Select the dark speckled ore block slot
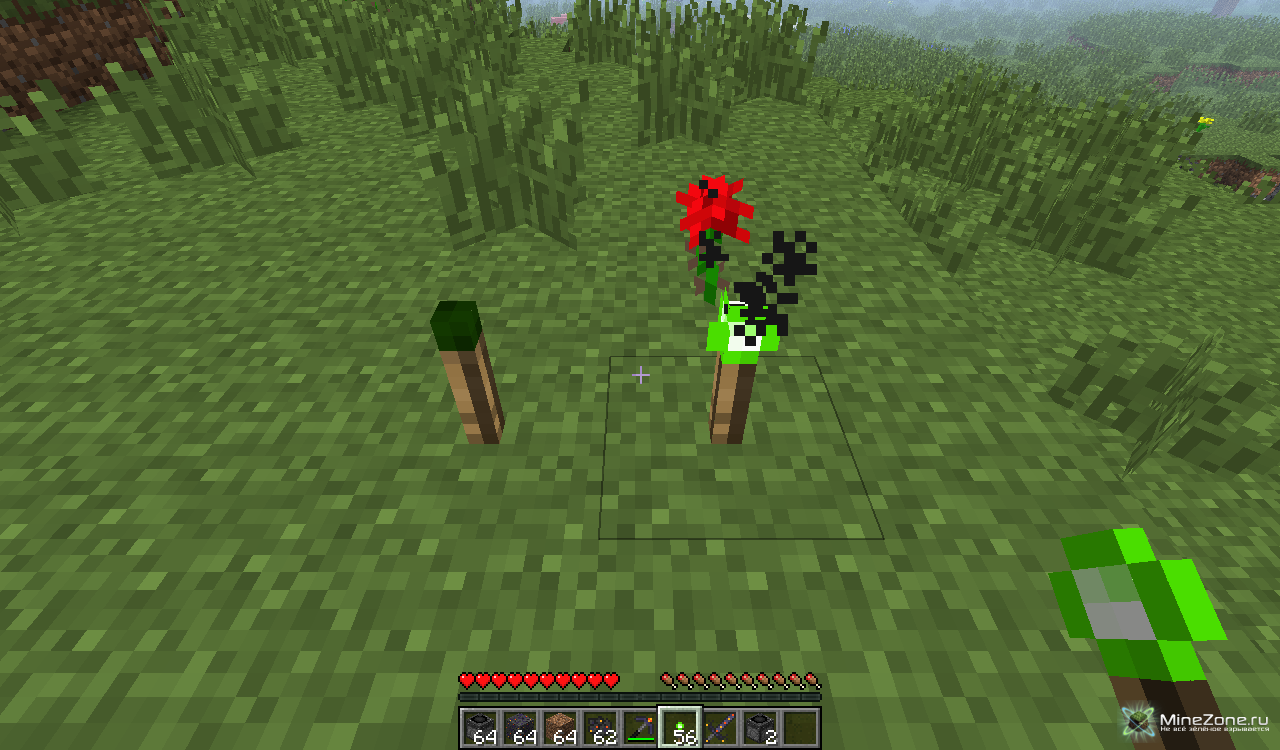1280x750 pixels. (x=520, y=727)
